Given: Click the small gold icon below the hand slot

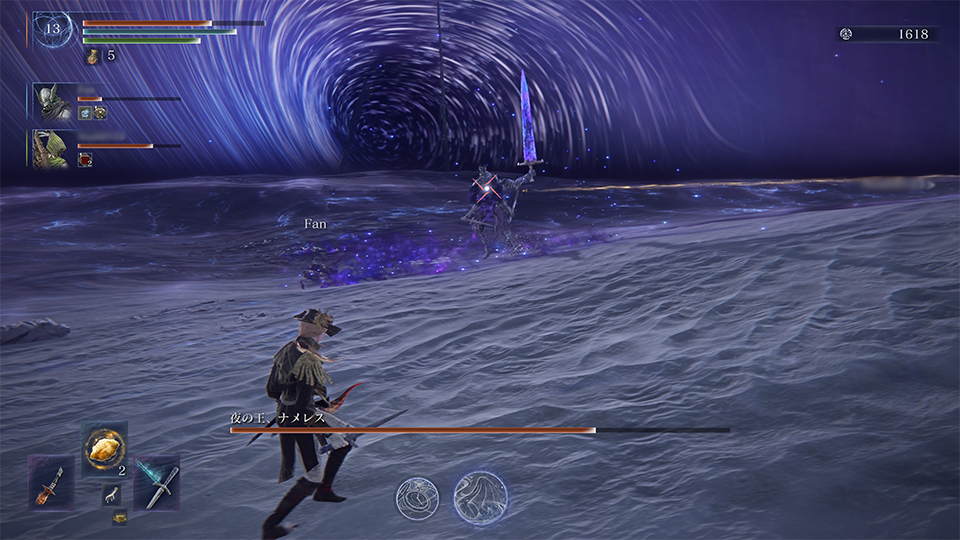Looking at the screenshot, I should tap(119, 517).
